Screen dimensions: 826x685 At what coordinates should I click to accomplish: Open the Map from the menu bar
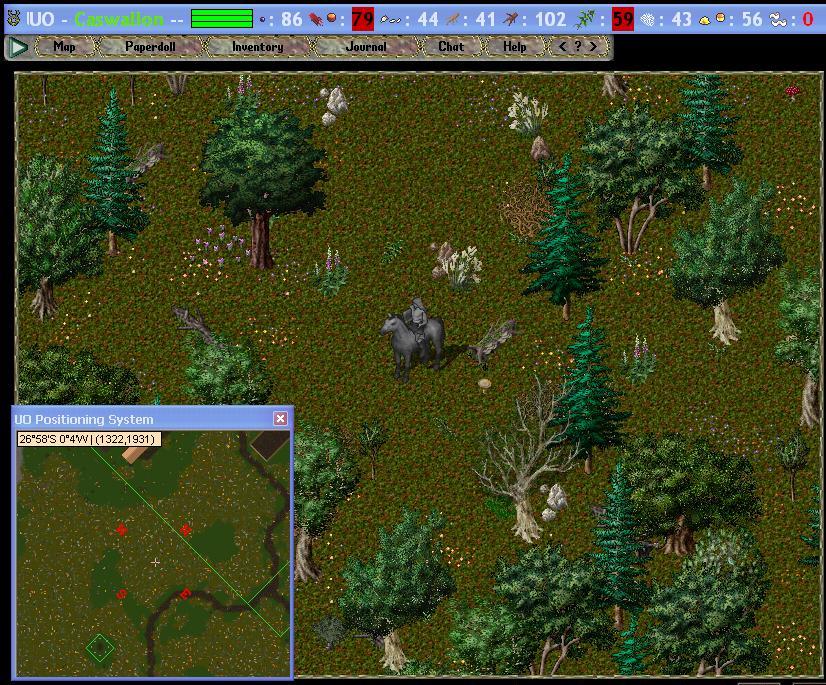click(64, 47)
